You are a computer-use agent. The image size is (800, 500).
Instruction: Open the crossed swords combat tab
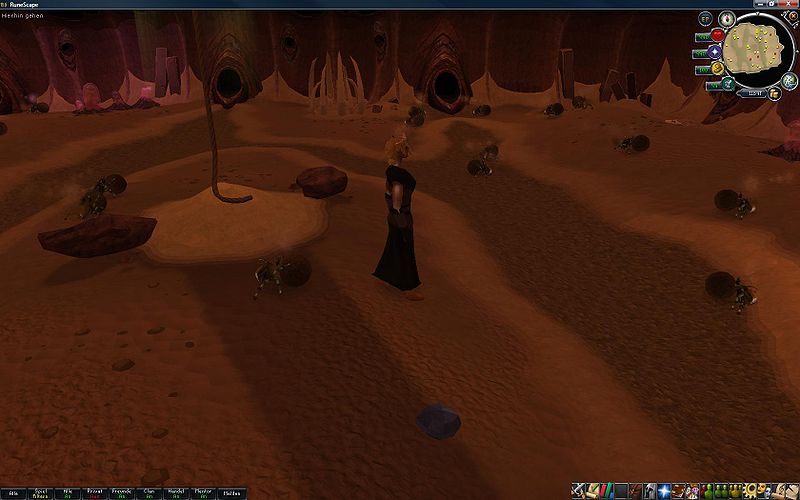pyautogui.click(x=579, y=491)
